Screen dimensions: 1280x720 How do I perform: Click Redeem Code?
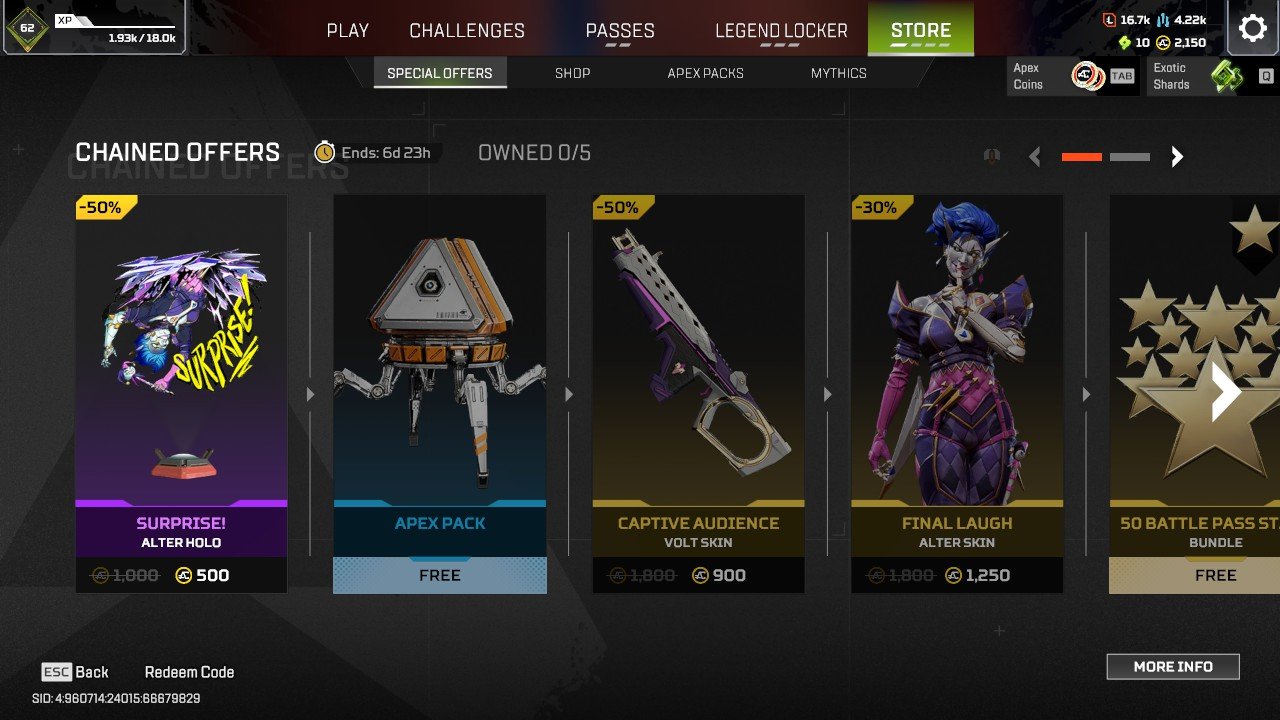pos(189,672)
